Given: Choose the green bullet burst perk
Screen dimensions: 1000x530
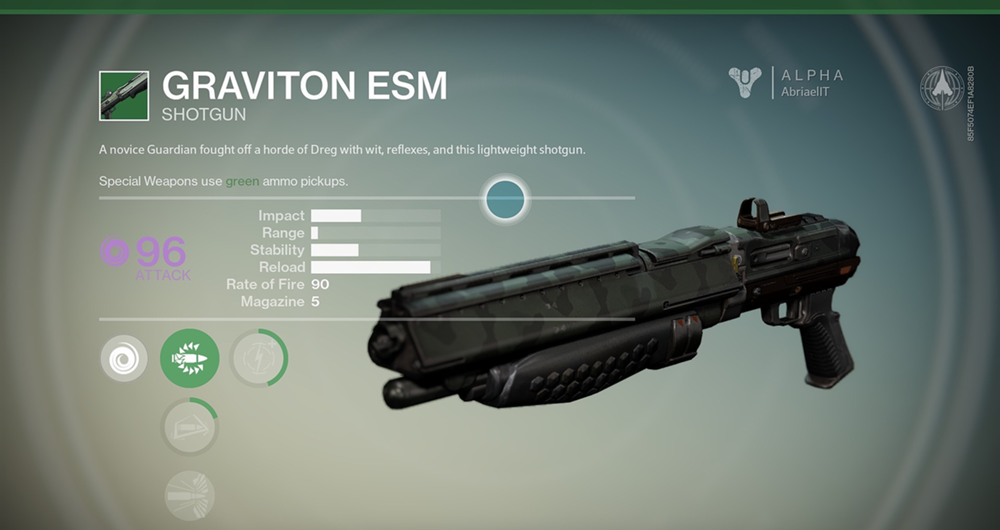Looking at the screenshot, I should pos(189,358).
